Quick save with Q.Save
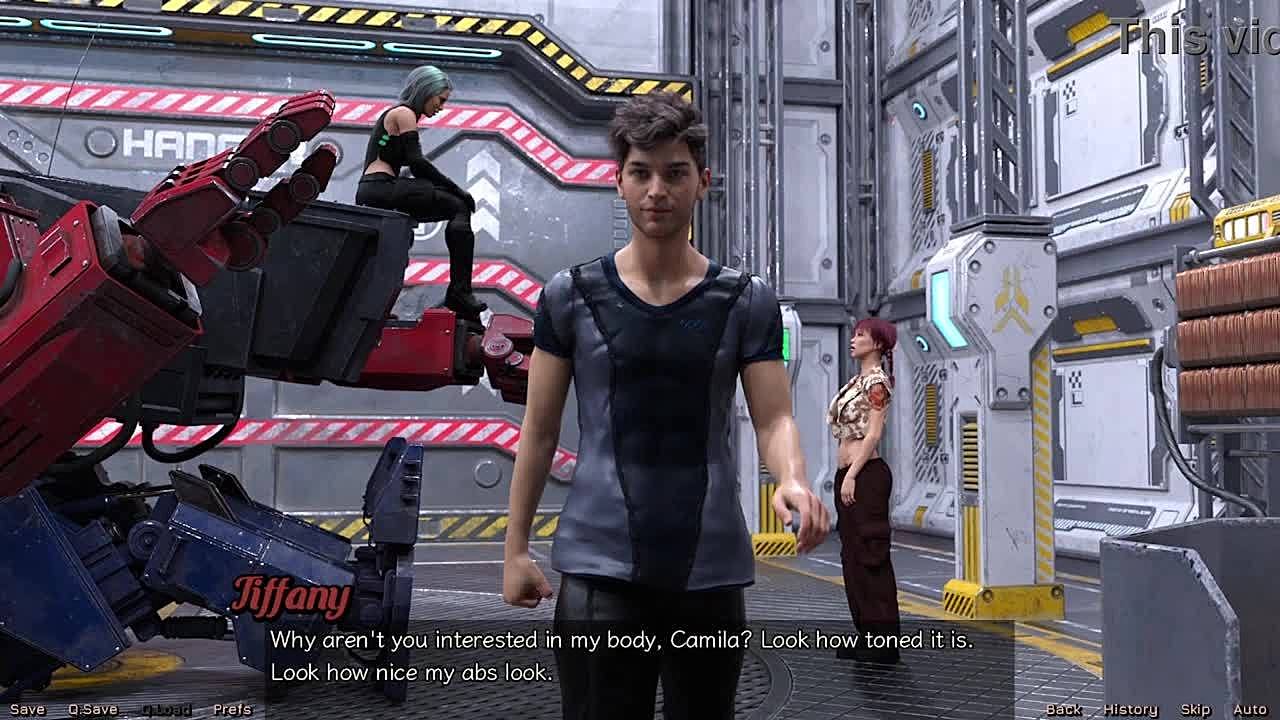This screenshot has width=1280, height=720. (x=93, y=709)
